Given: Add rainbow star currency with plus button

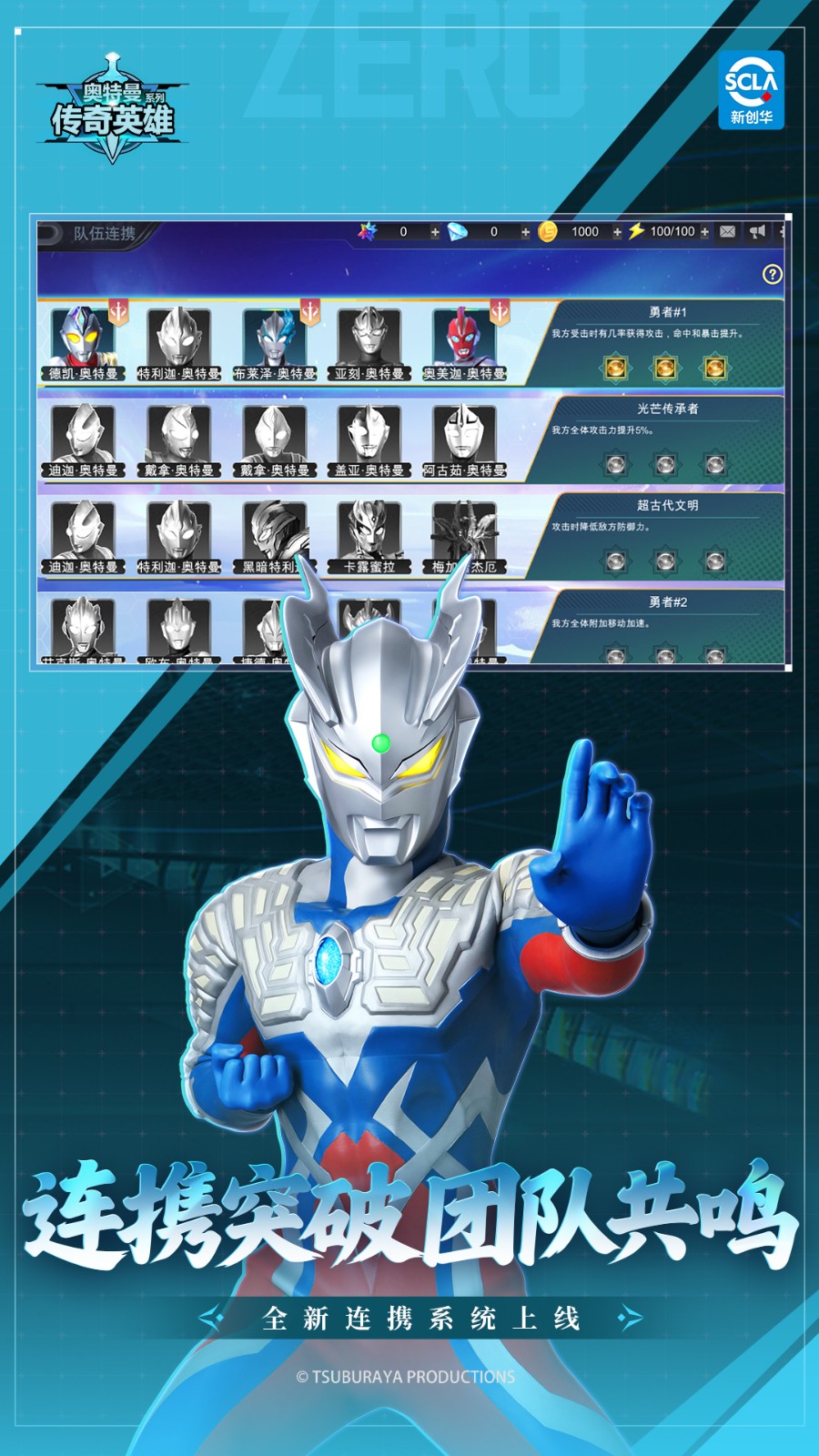Looking at the screenshot, I should pos(435,232).
